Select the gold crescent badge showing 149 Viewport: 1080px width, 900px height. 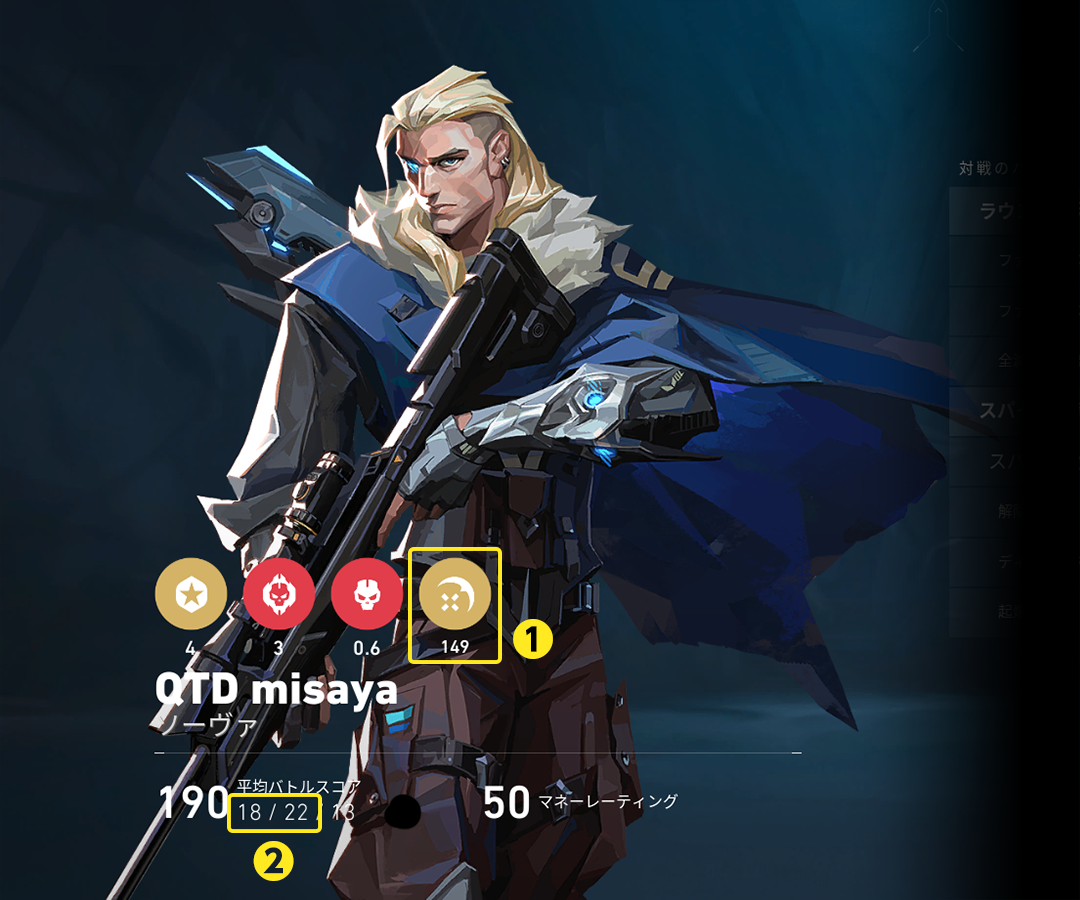455,596
